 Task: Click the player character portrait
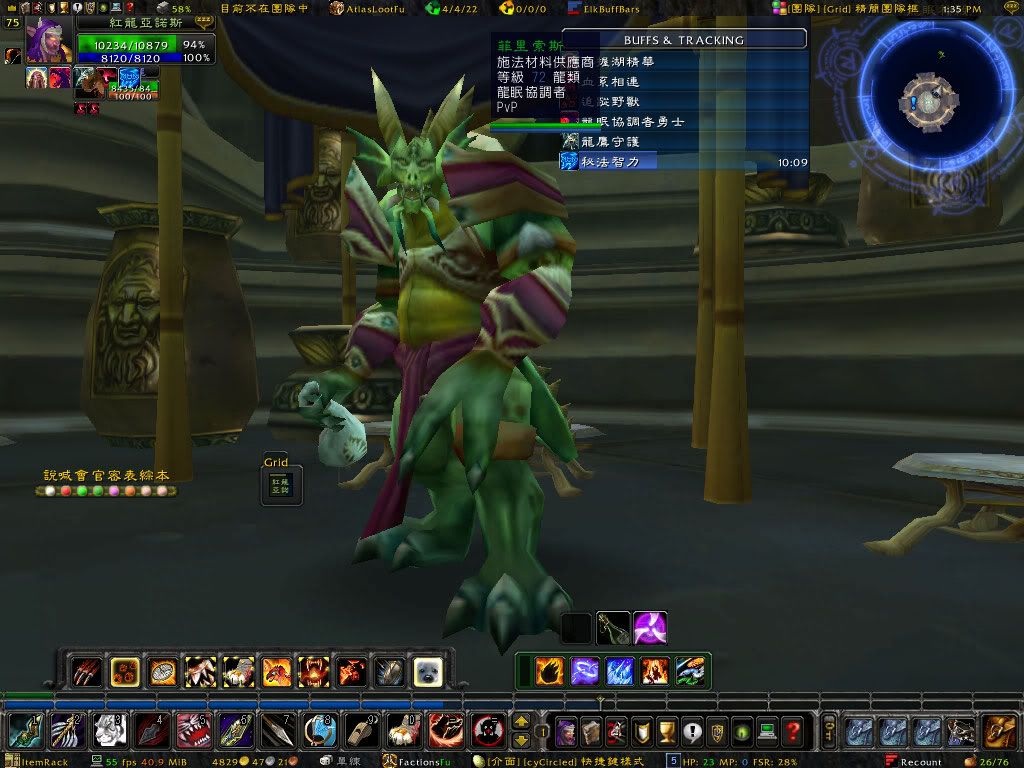pos(49,41)
